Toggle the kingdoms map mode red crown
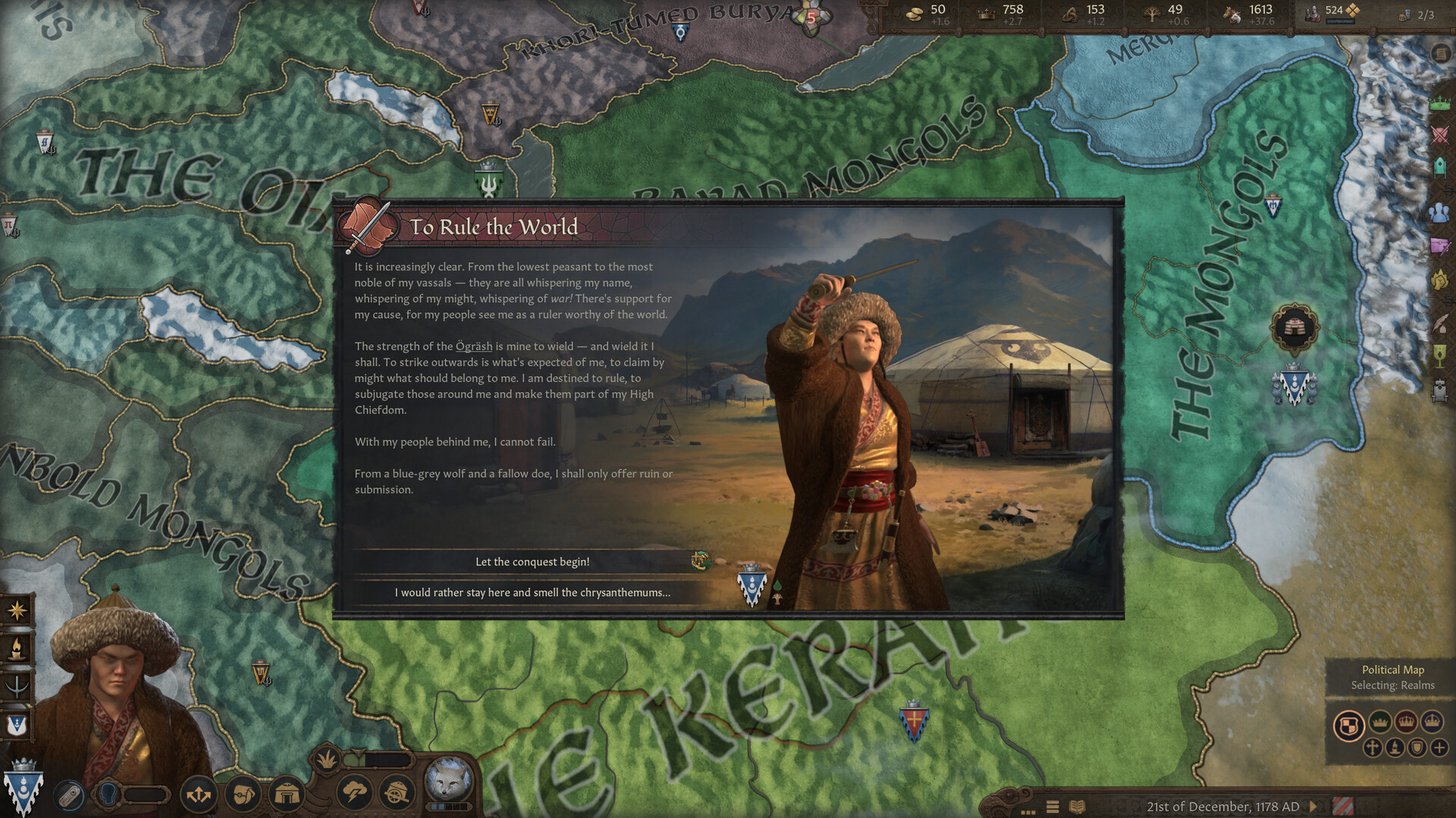 pyautogui.click(x=1405, y=722)
